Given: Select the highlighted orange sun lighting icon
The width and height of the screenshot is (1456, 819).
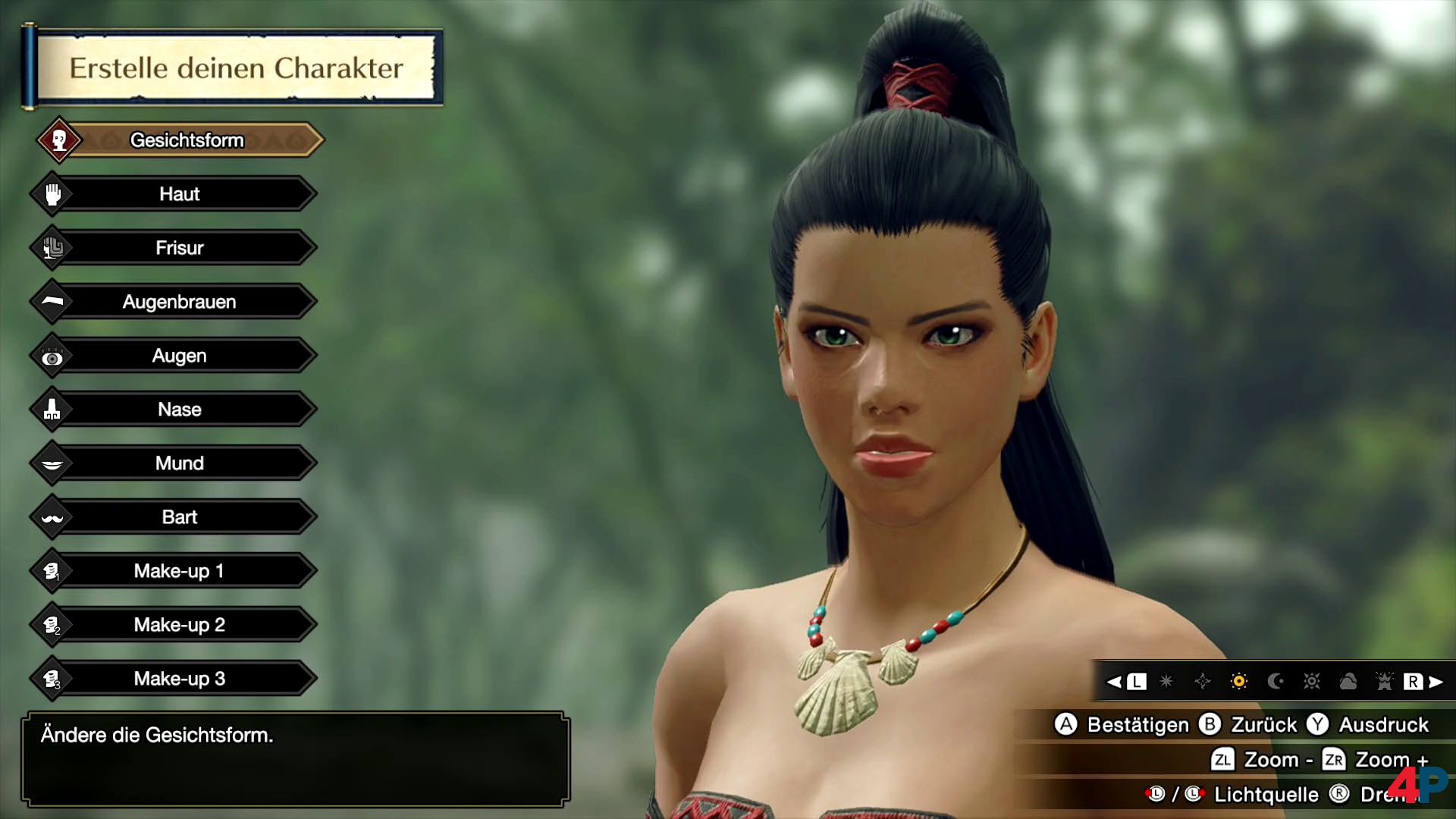Looking at the screenshot, I should point(1239,682).
